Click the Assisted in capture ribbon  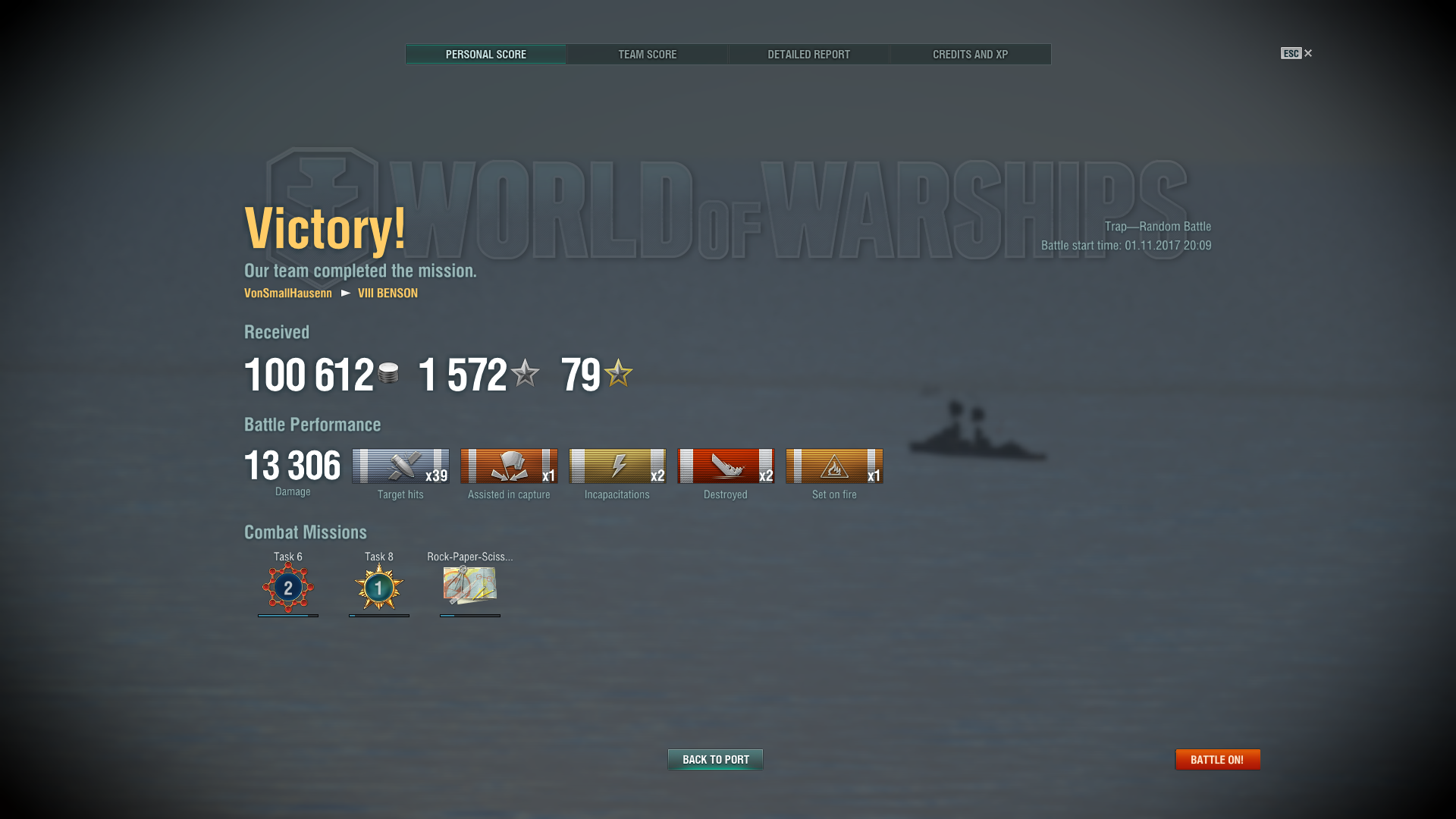(509, 466)
